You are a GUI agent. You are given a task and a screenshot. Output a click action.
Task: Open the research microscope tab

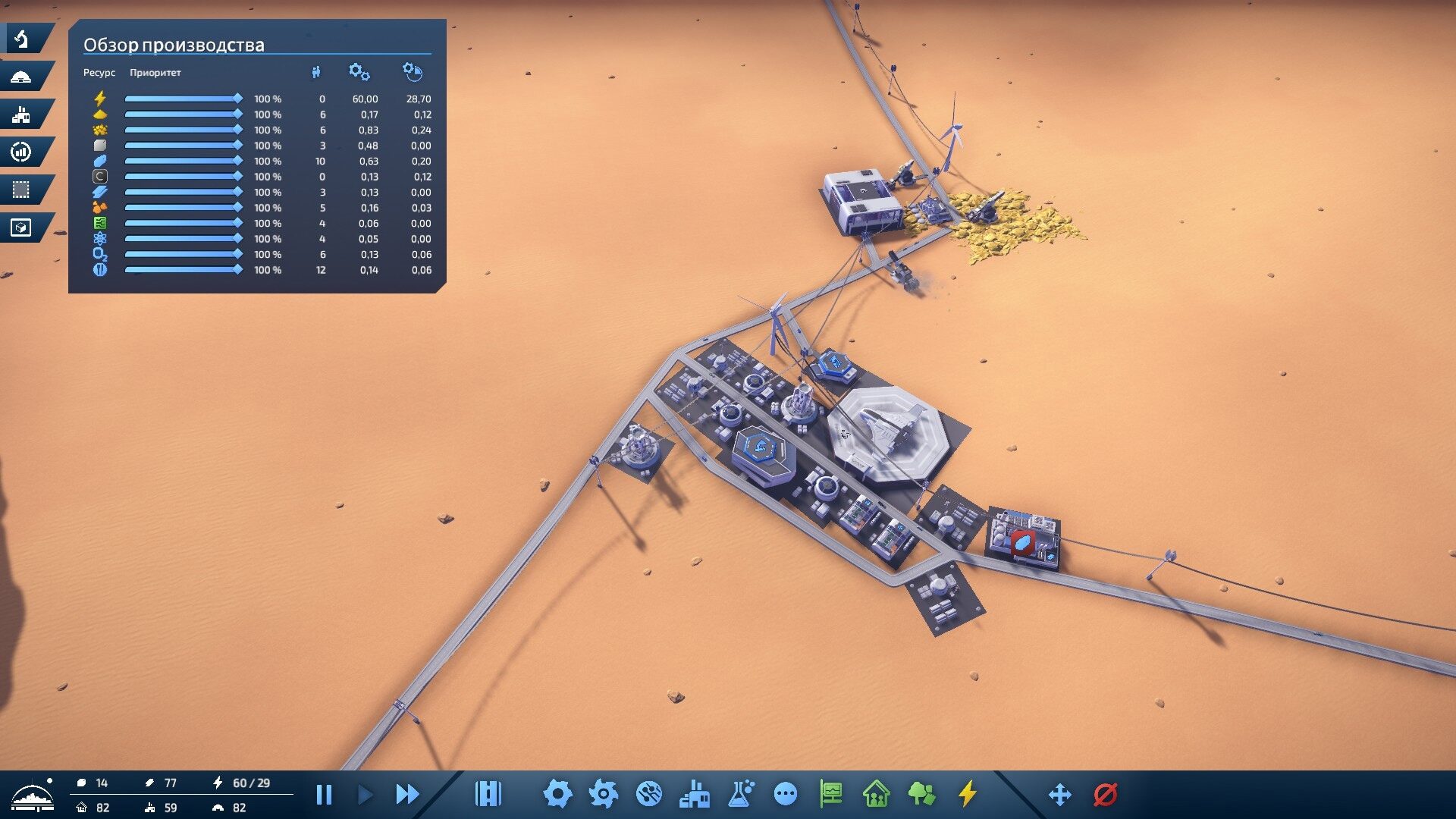tap(22, 39)
